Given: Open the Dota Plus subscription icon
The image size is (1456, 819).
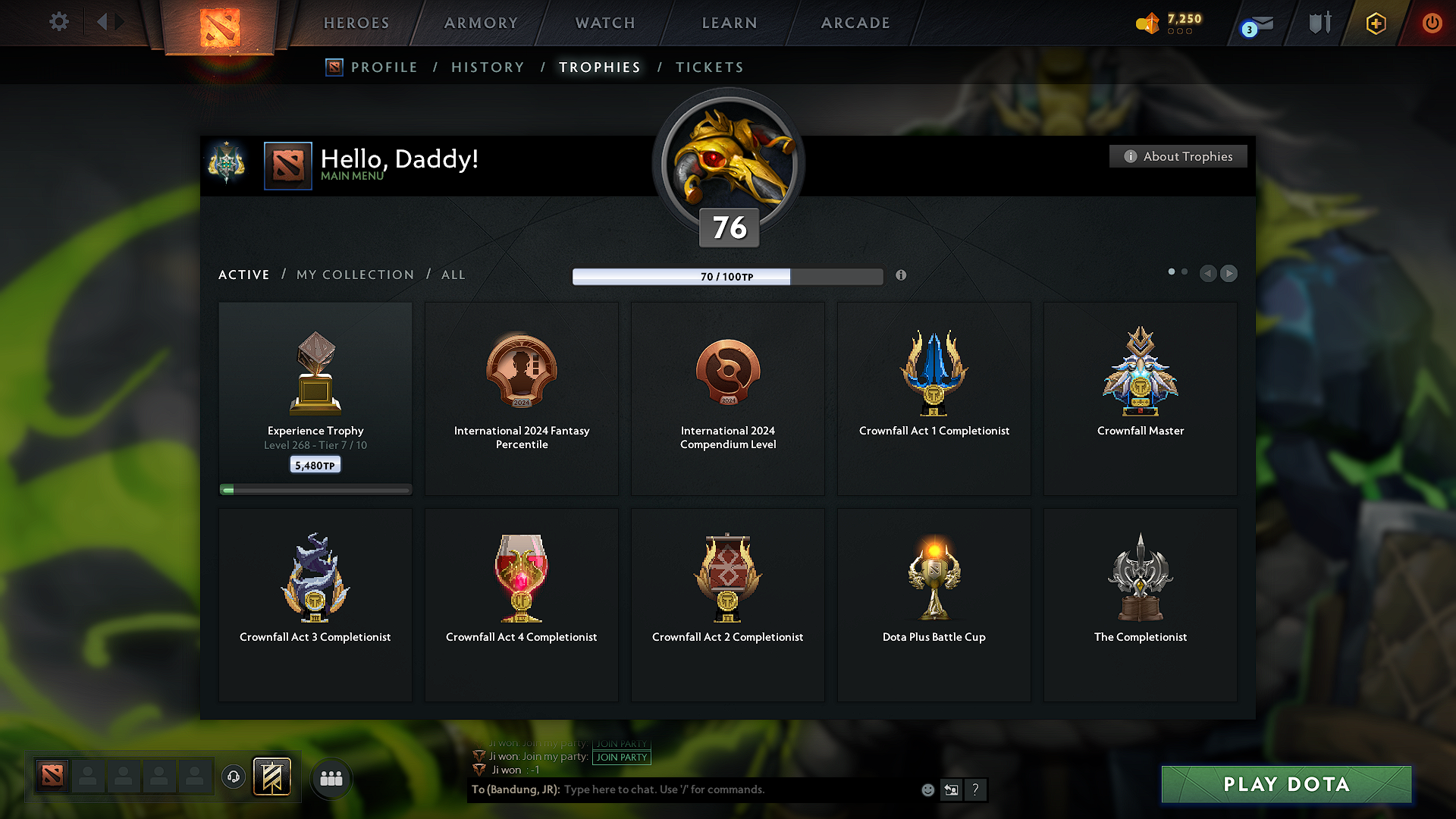Looking at the screenshot, I should (1375, 24).
